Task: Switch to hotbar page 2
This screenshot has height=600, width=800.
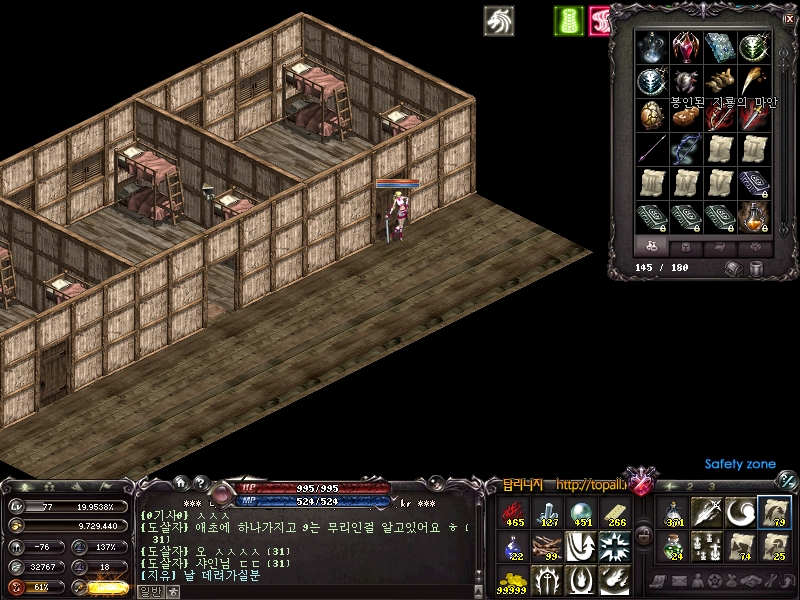Action: (692, 486)
